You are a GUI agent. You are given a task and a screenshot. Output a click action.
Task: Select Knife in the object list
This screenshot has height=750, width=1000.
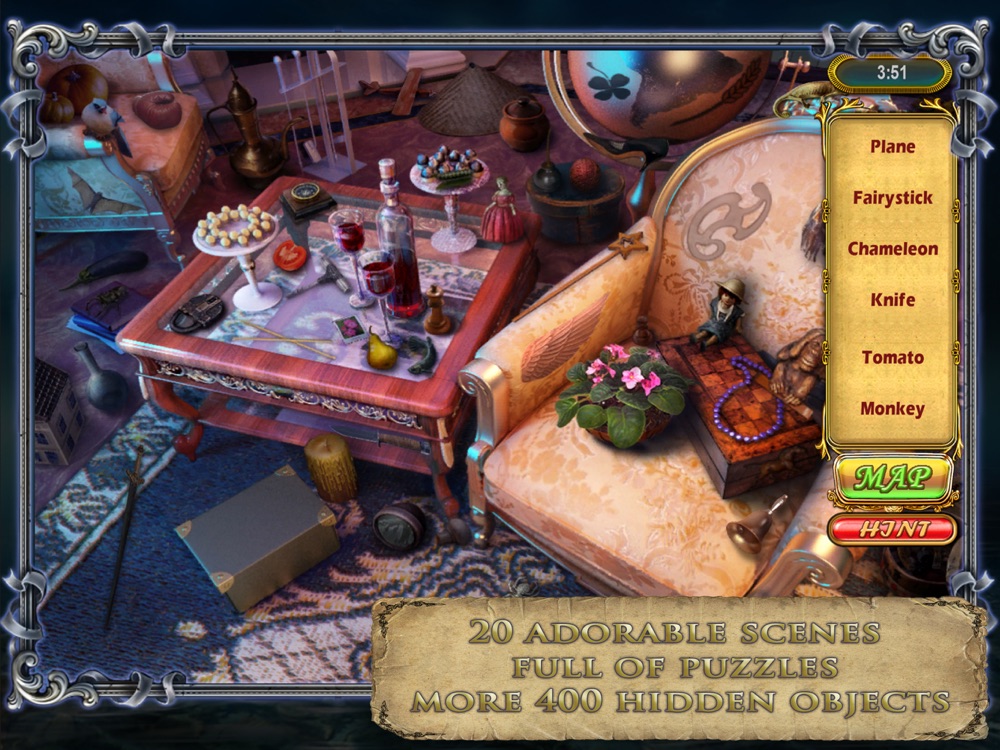892,300
